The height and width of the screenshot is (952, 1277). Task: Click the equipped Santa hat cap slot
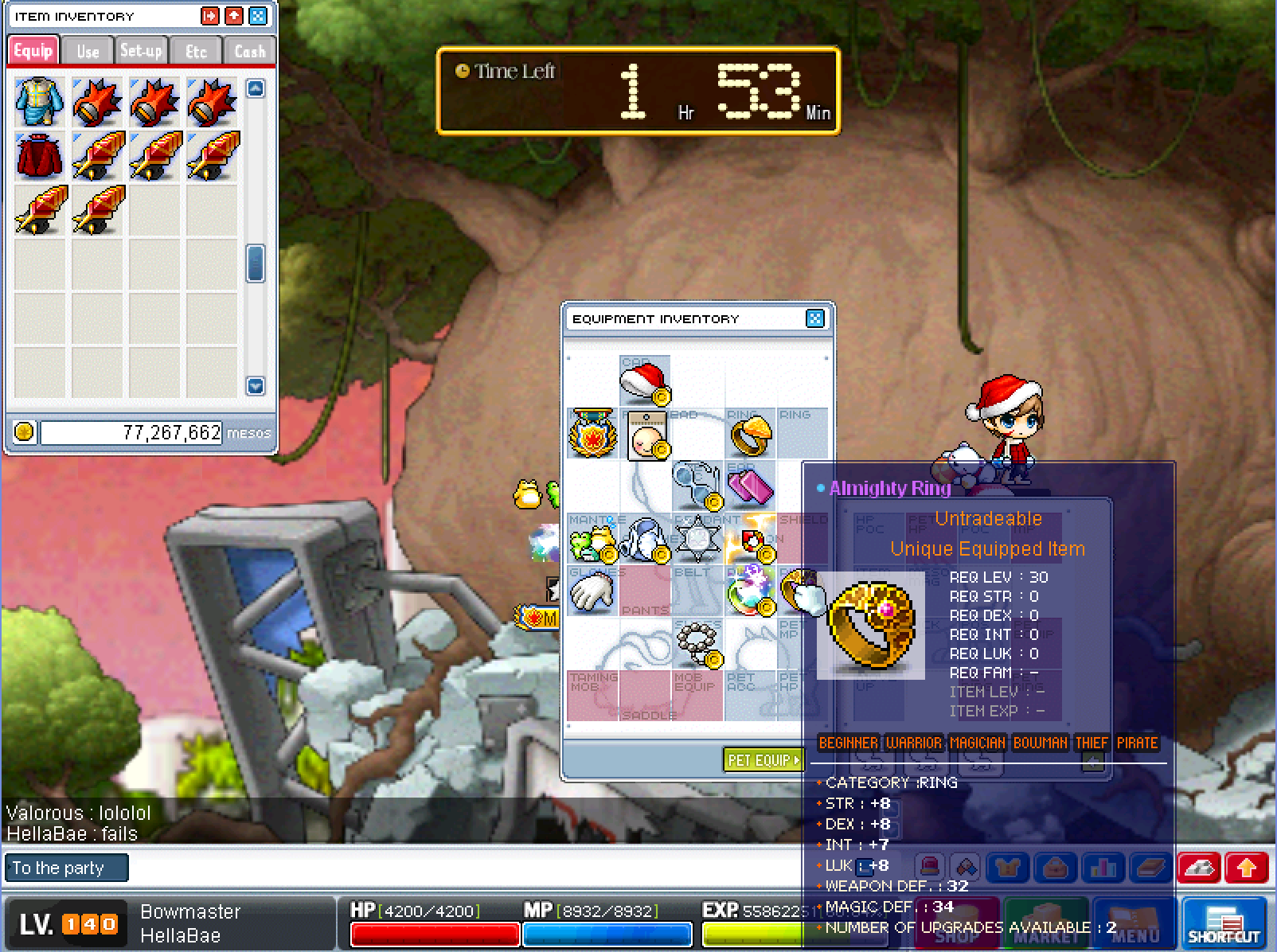click(x=645, y=381)
